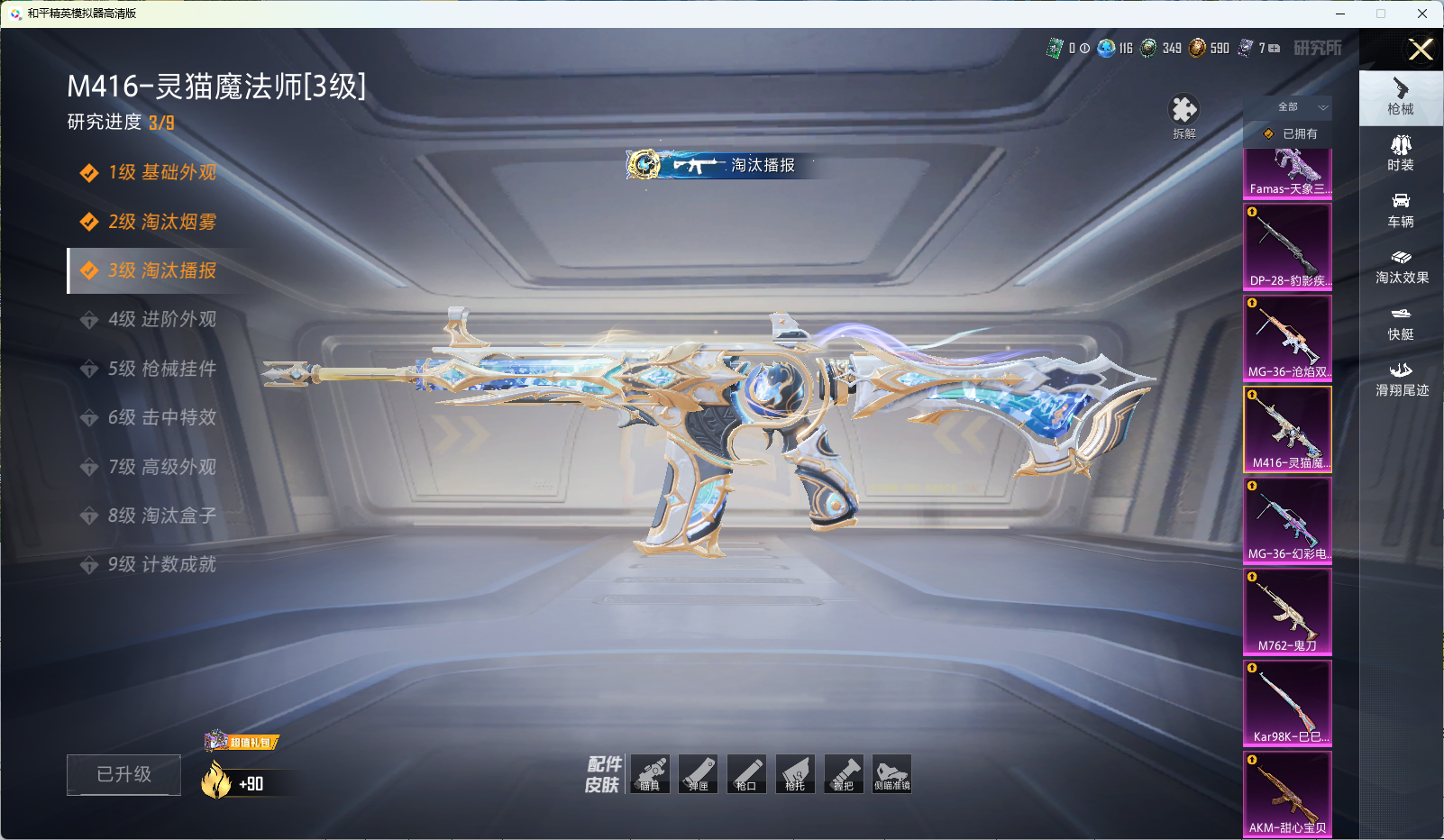Toggle the 已拥有 owned filter
Viewport: 1444px width, 840px height.
[1291, 133]
